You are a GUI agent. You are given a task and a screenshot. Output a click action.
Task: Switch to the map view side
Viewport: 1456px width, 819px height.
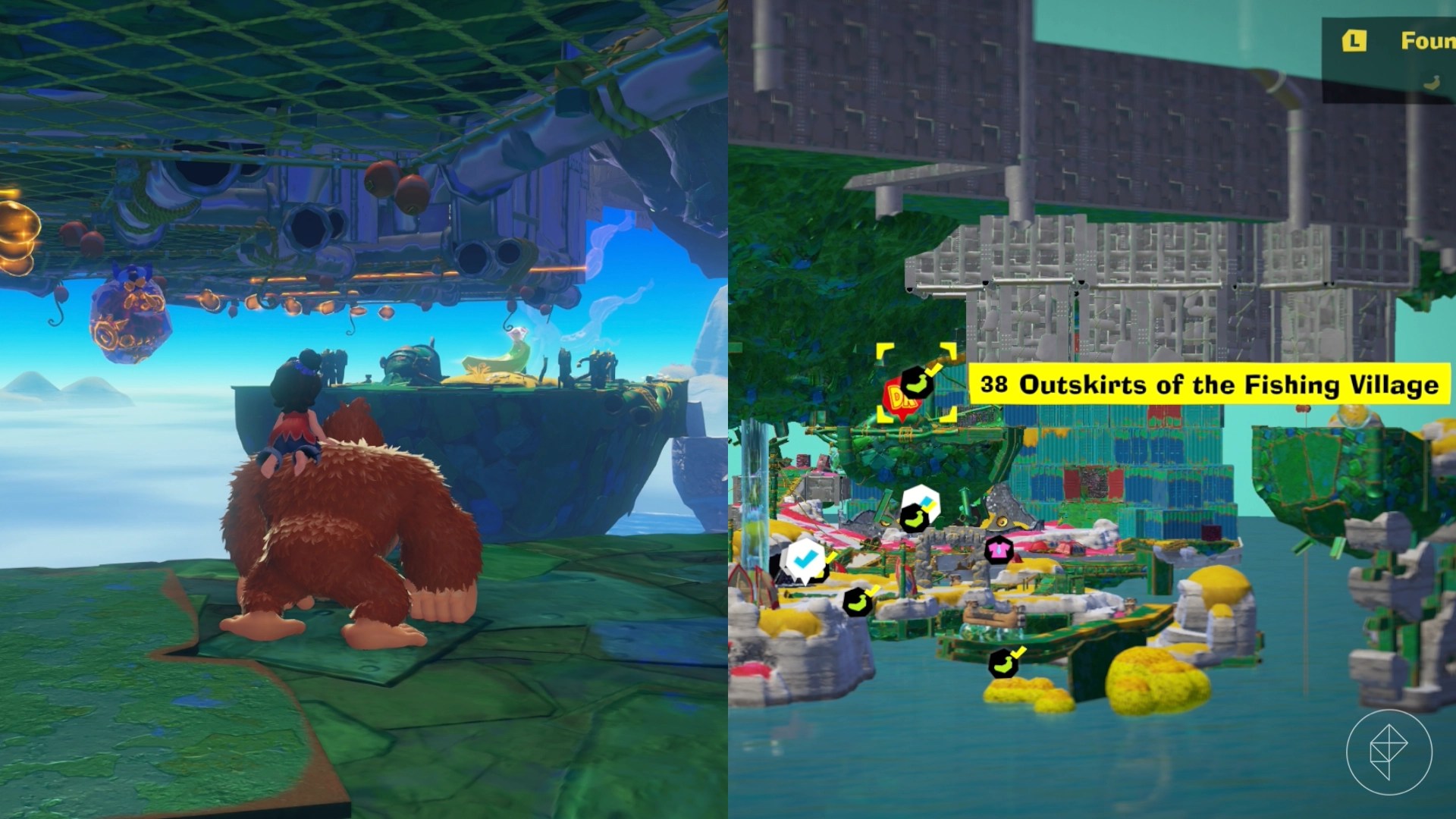1092,409
